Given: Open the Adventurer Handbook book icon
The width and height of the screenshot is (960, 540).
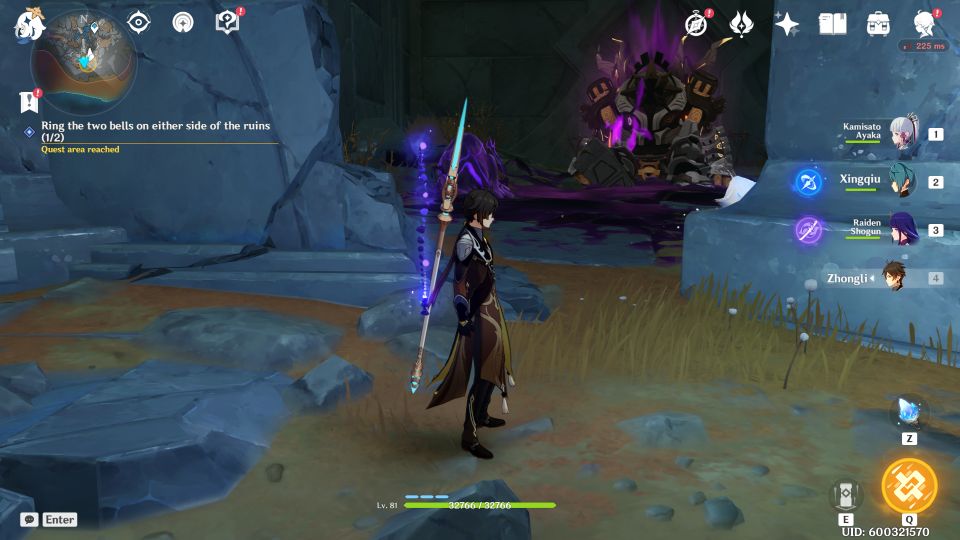Looking at the screenshot, I should point(832,24).
